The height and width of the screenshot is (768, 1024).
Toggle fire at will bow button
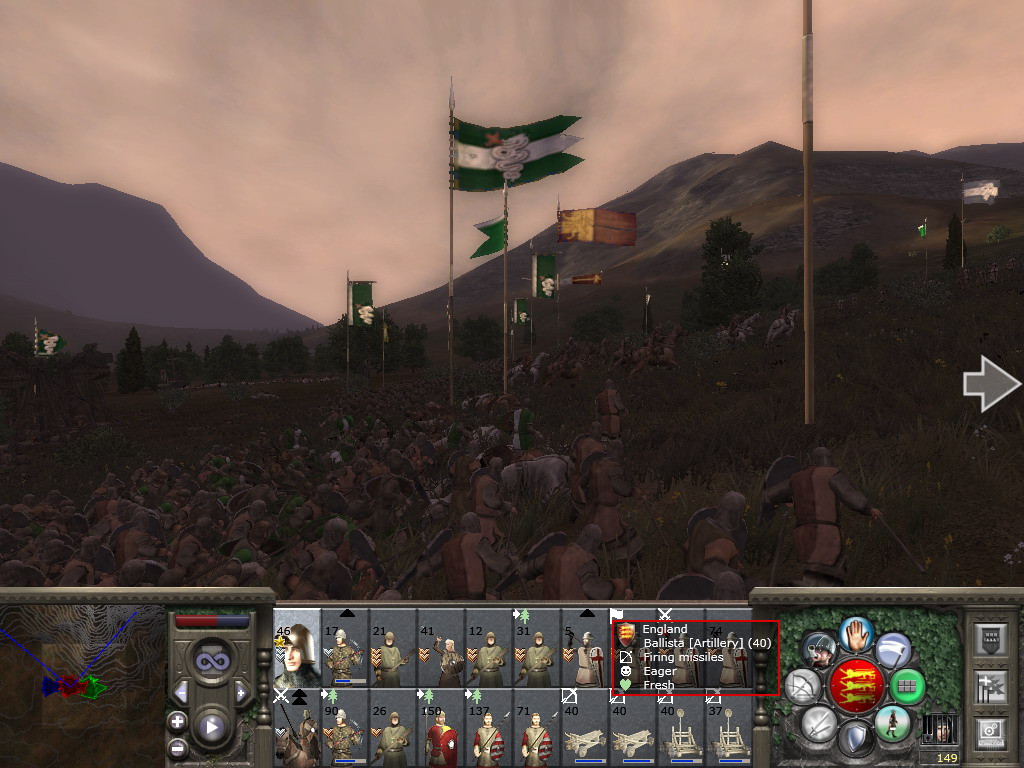[x=803, y=686]
